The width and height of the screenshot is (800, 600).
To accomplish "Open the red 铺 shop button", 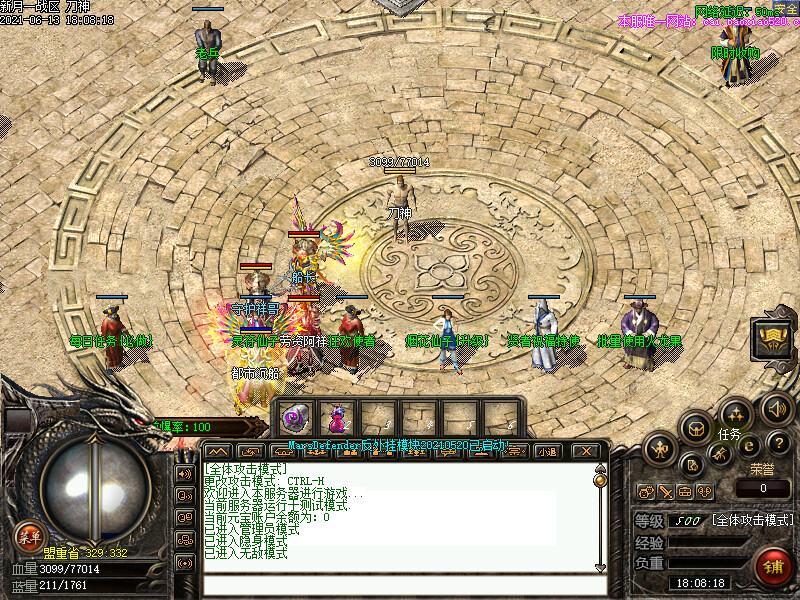I will (x=773, y=567).
